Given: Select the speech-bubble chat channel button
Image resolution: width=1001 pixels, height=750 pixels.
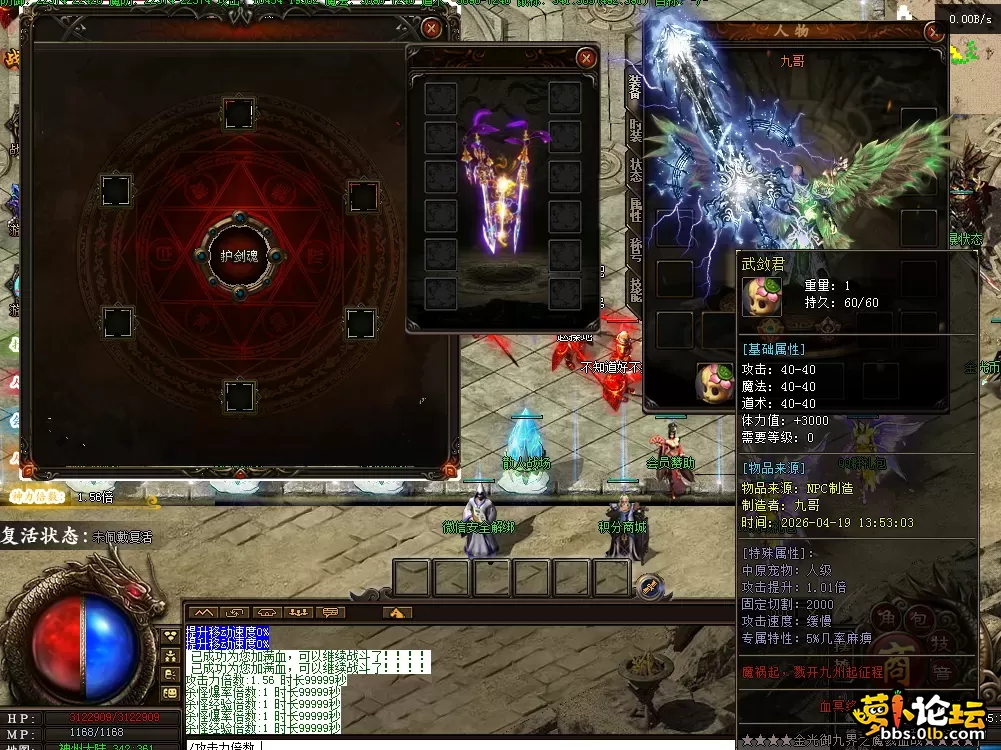Looking at the screenshot, I should click(330, 612).
